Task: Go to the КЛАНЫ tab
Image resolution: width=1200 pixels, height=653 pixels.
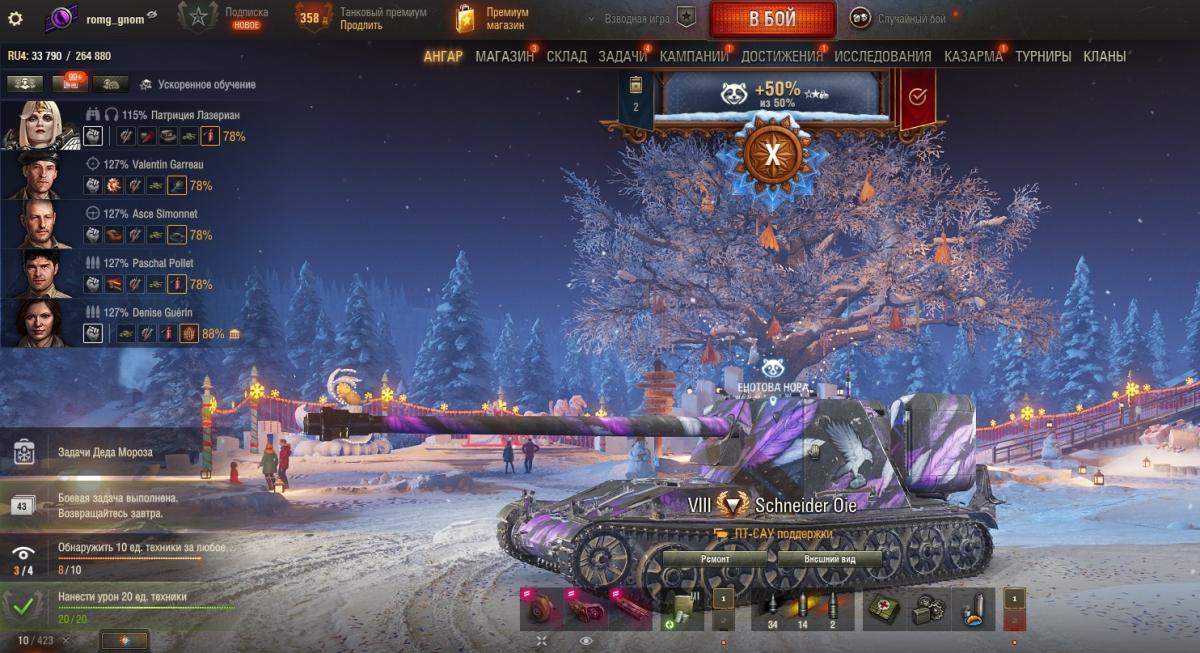Action: click(x=1104, y=57)
